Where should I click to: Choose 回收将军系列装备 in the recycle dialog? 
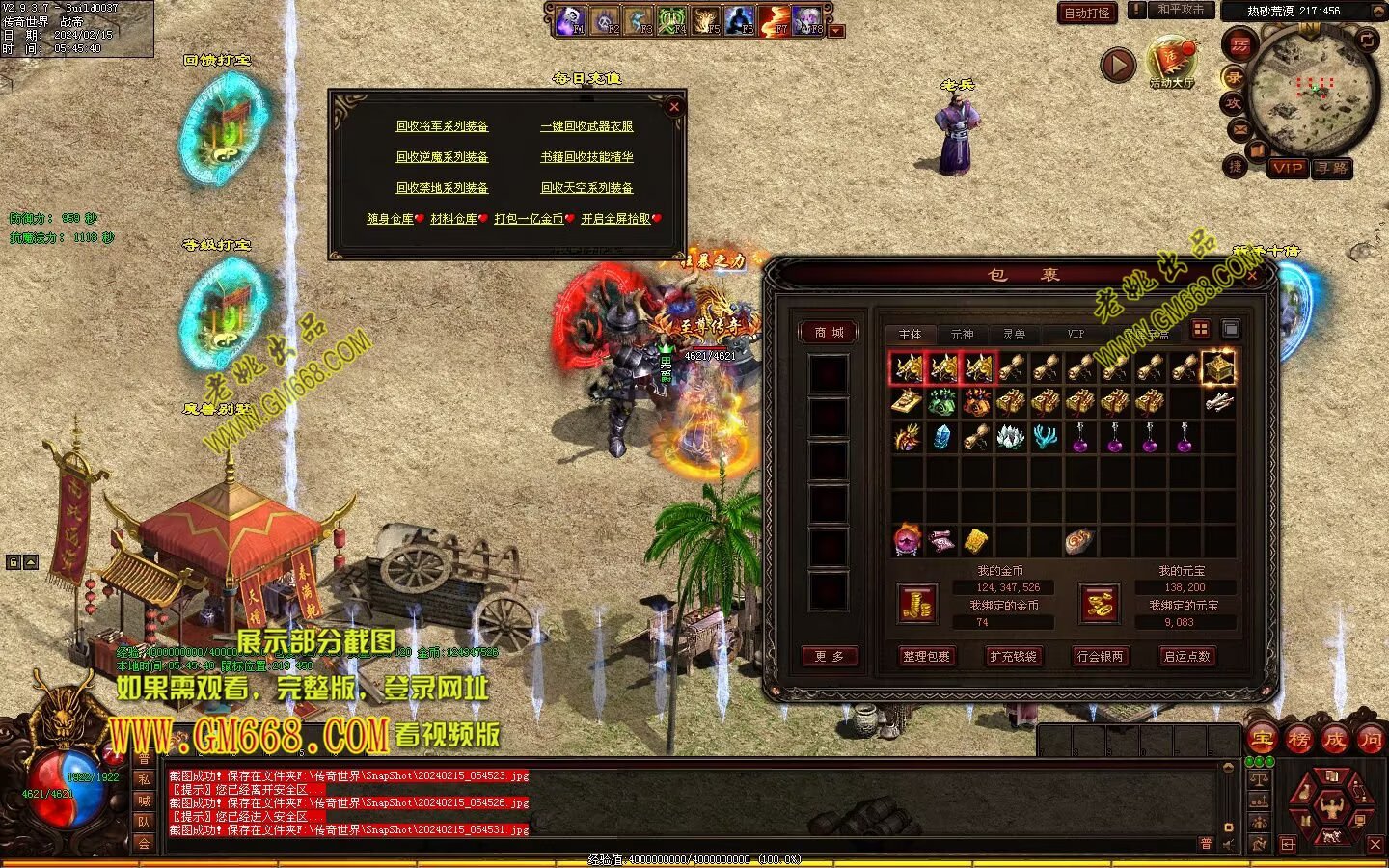pyautogui.click(x=442, y=126)
